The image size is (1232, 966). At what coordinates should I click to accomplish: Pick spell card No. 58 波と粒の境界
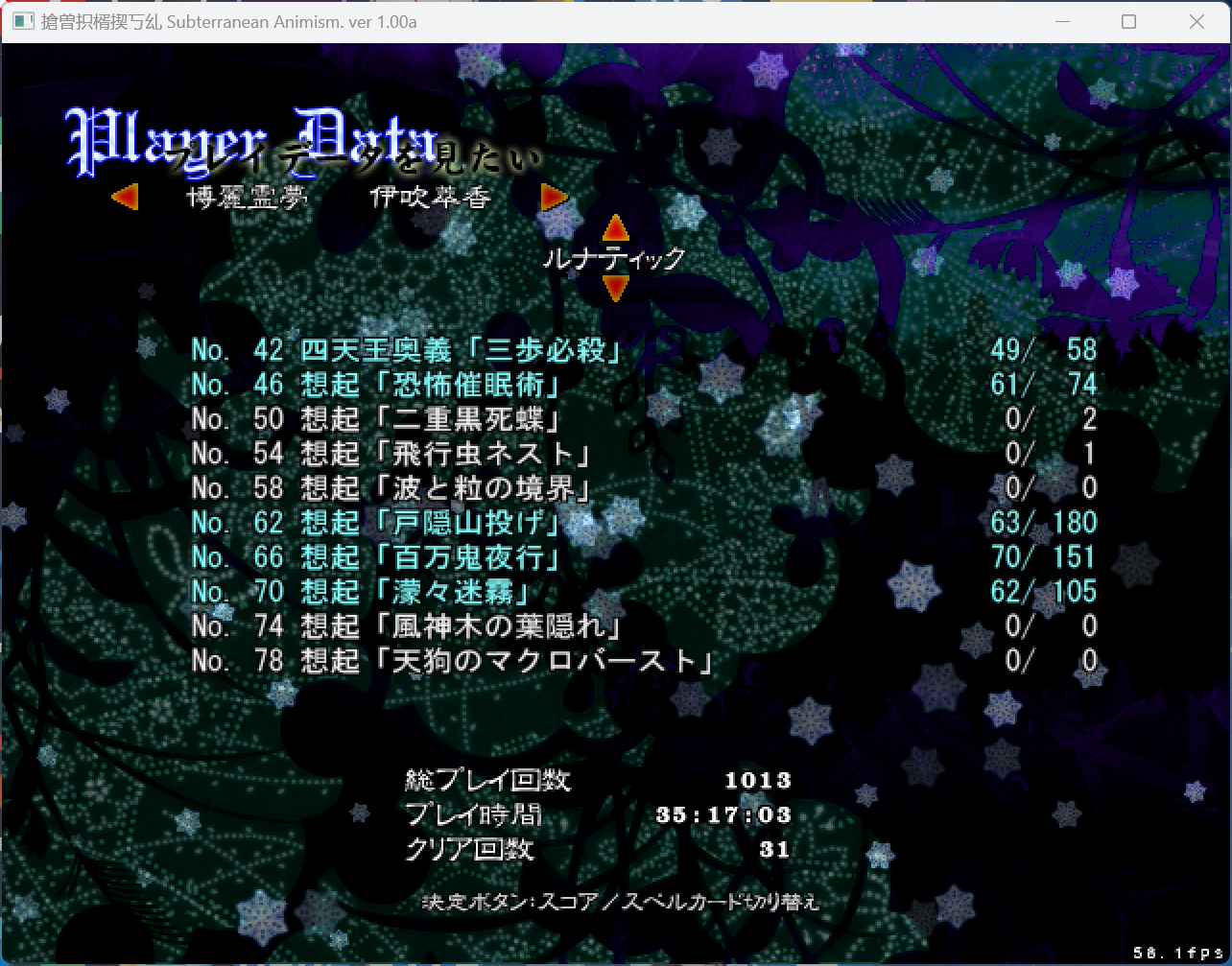[391, 488]
